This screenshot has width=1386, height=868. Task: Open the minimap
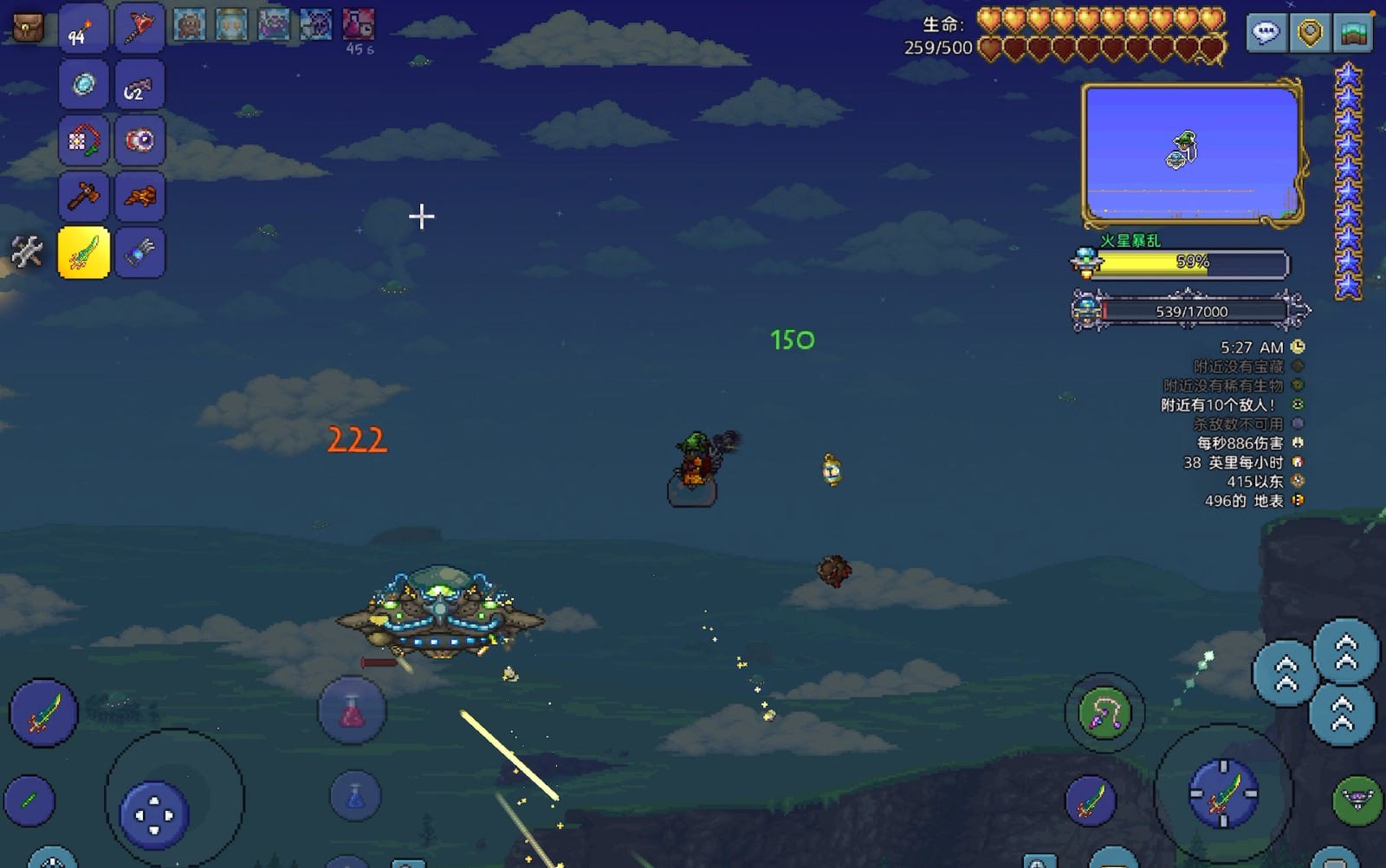tap(1192, 153)
